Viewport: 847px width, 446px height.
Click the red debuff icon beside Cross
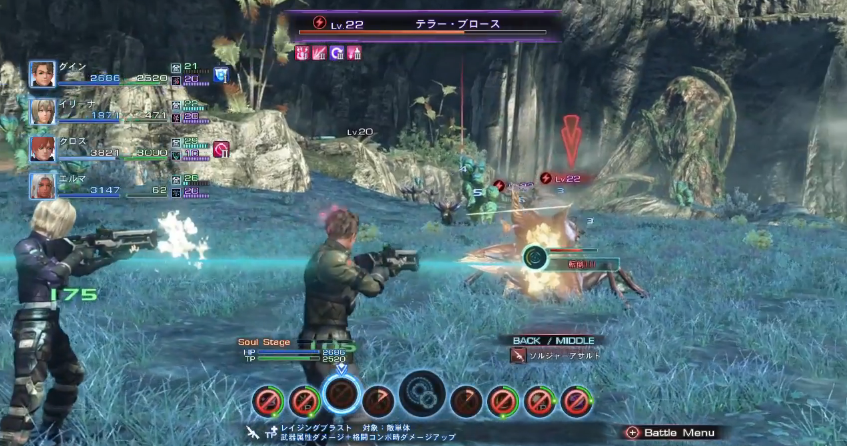pos(221,149)
